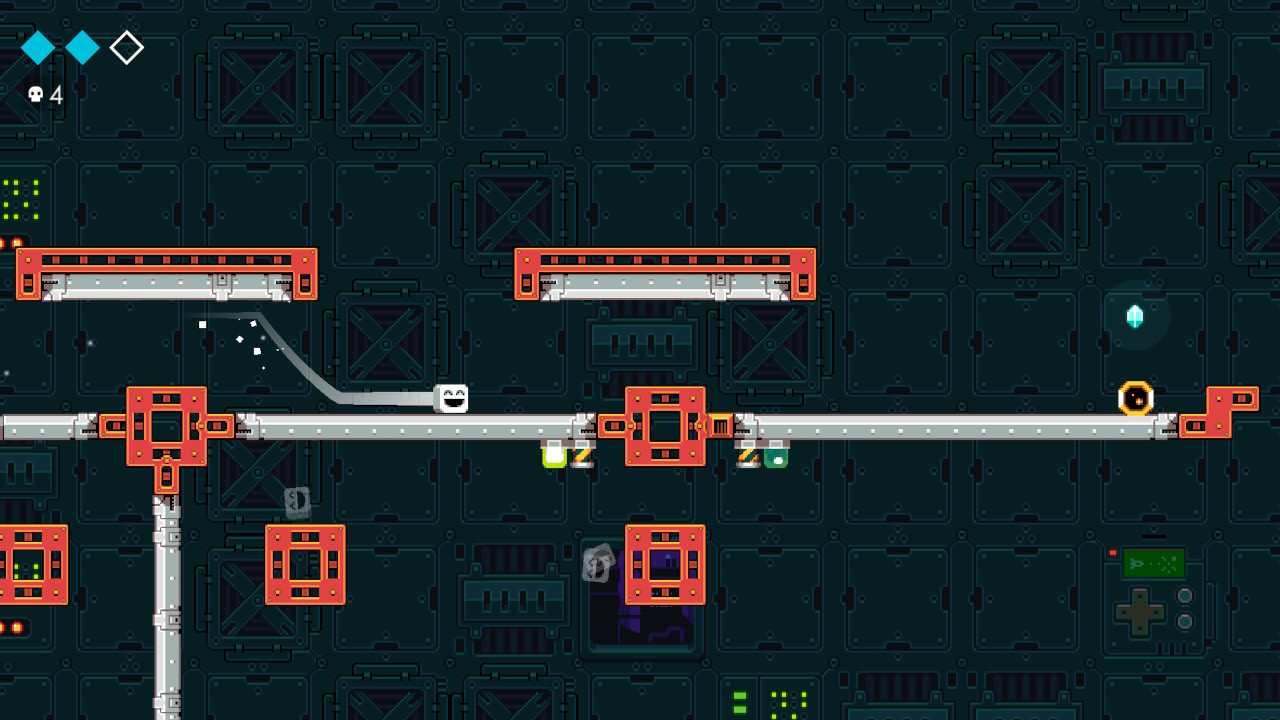Image resolution: width=1280 pixels, height=720 pixels.
Task: Click the hollow white diamond in HUD
Action: coord(126,47)
